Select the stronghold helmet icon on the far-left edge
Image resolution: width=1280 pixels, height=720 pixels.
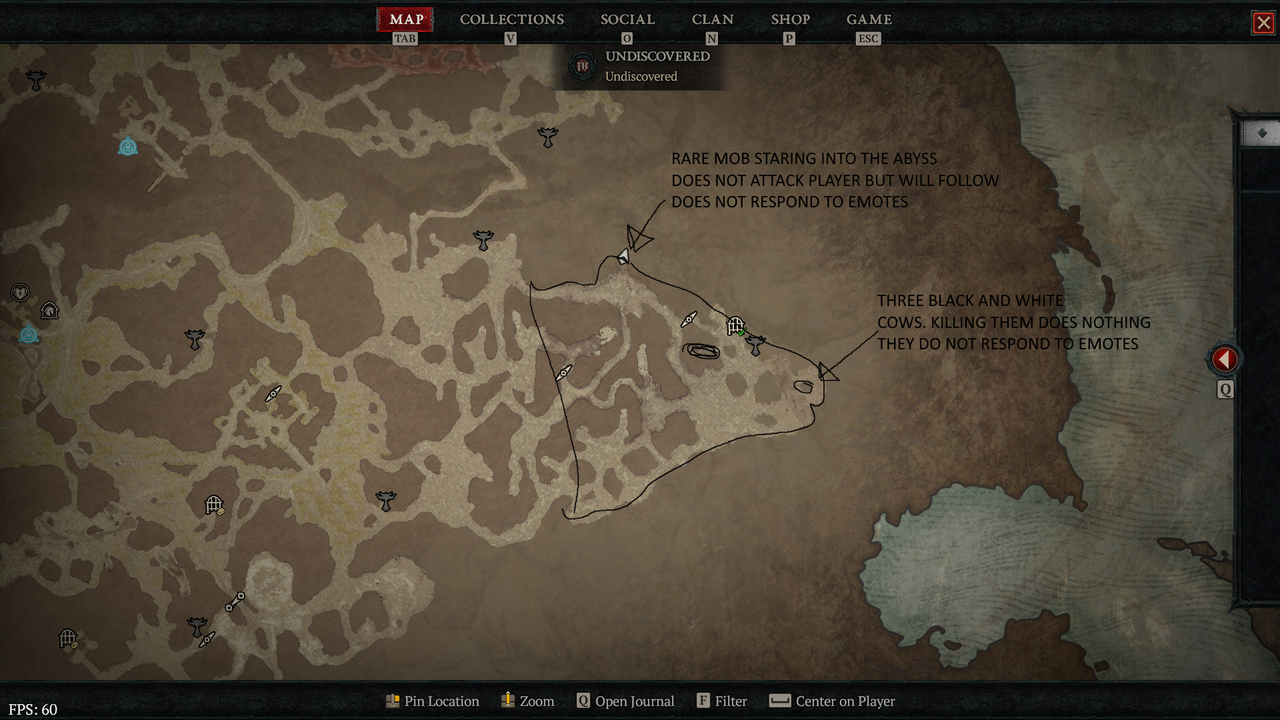click(x=49, y=310)
